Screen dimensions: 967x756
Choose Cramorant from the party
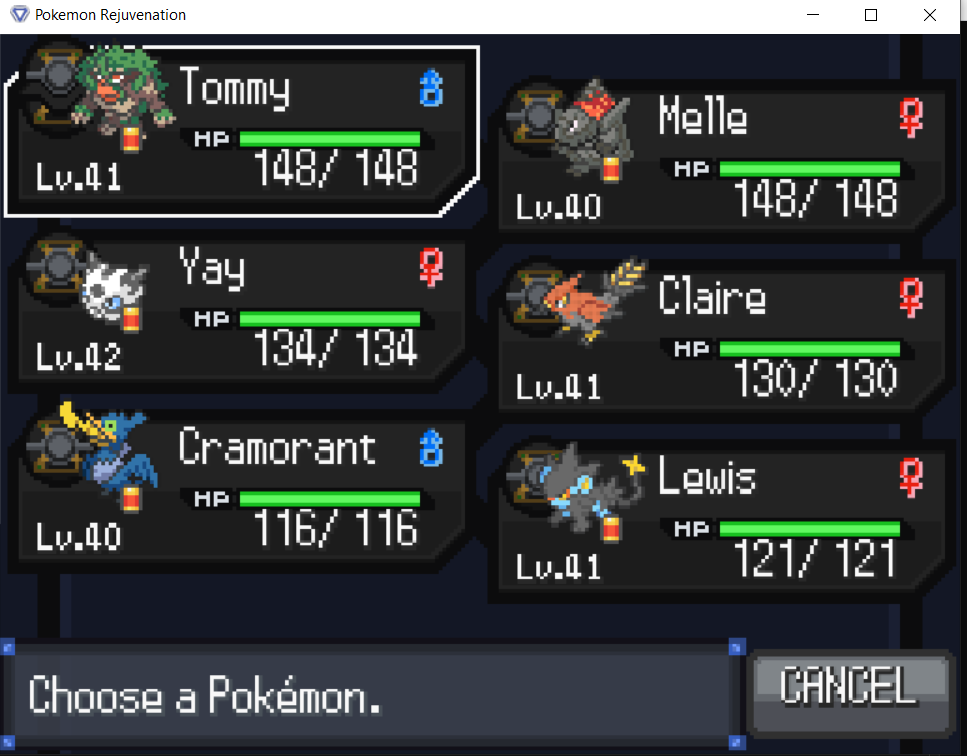(x=240, y=492)
